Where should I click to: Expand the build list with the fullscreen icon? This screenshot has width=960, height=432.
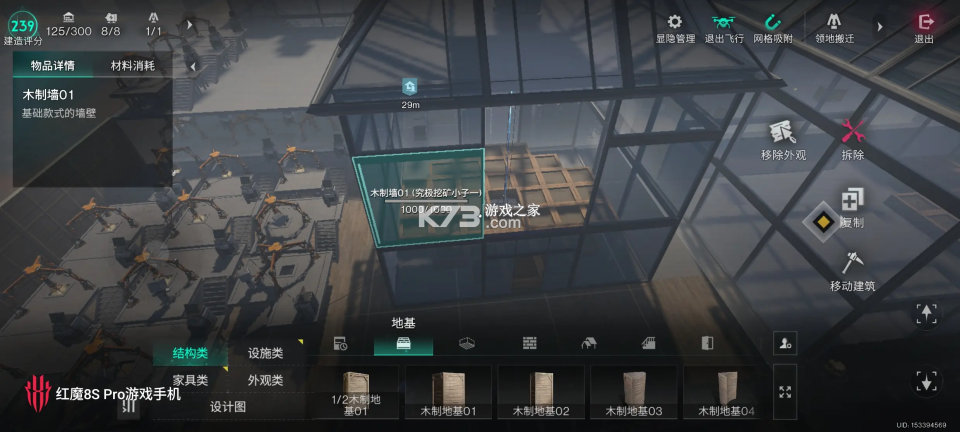785,392
